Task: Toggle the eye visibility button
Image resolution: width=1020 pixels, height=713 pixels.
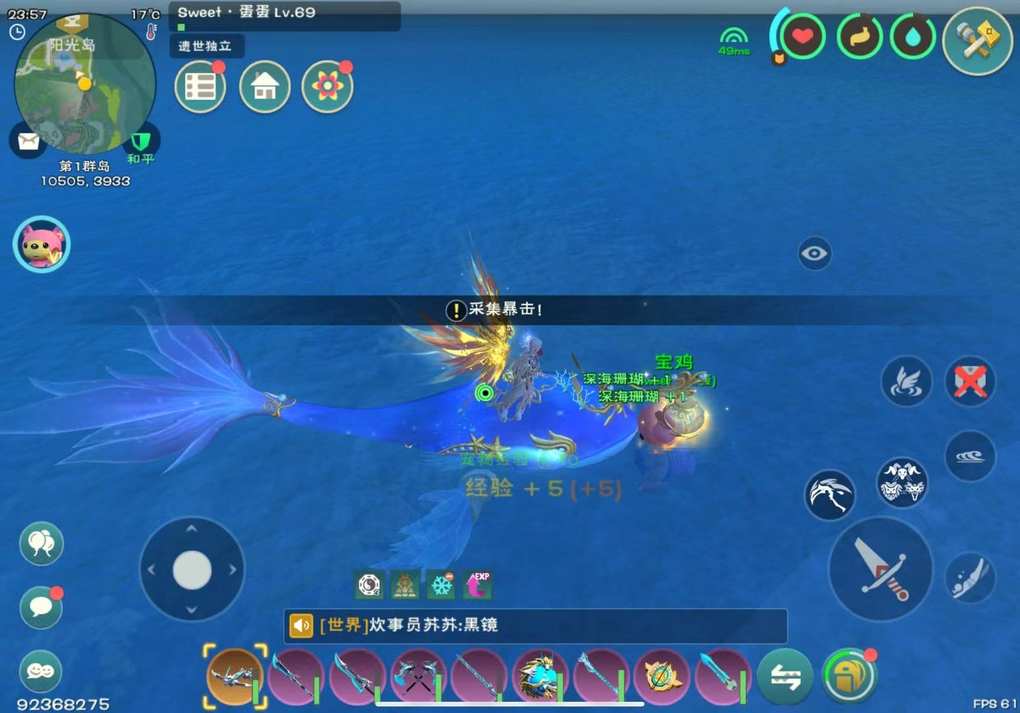Action: 815,253
